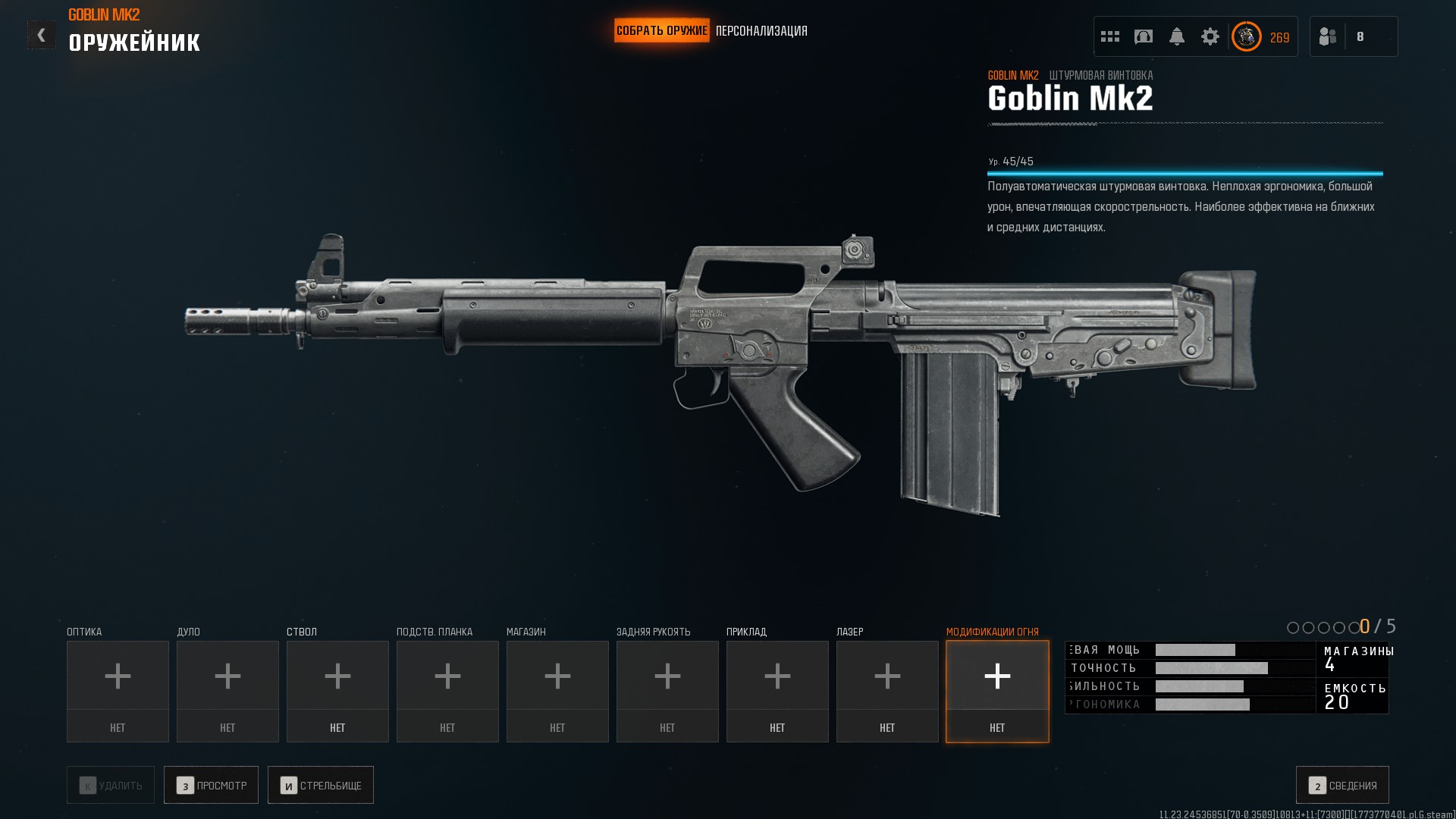
Task: Switch to the Персонализация tab
Action: pyautogui.click(x=761, y=31)
